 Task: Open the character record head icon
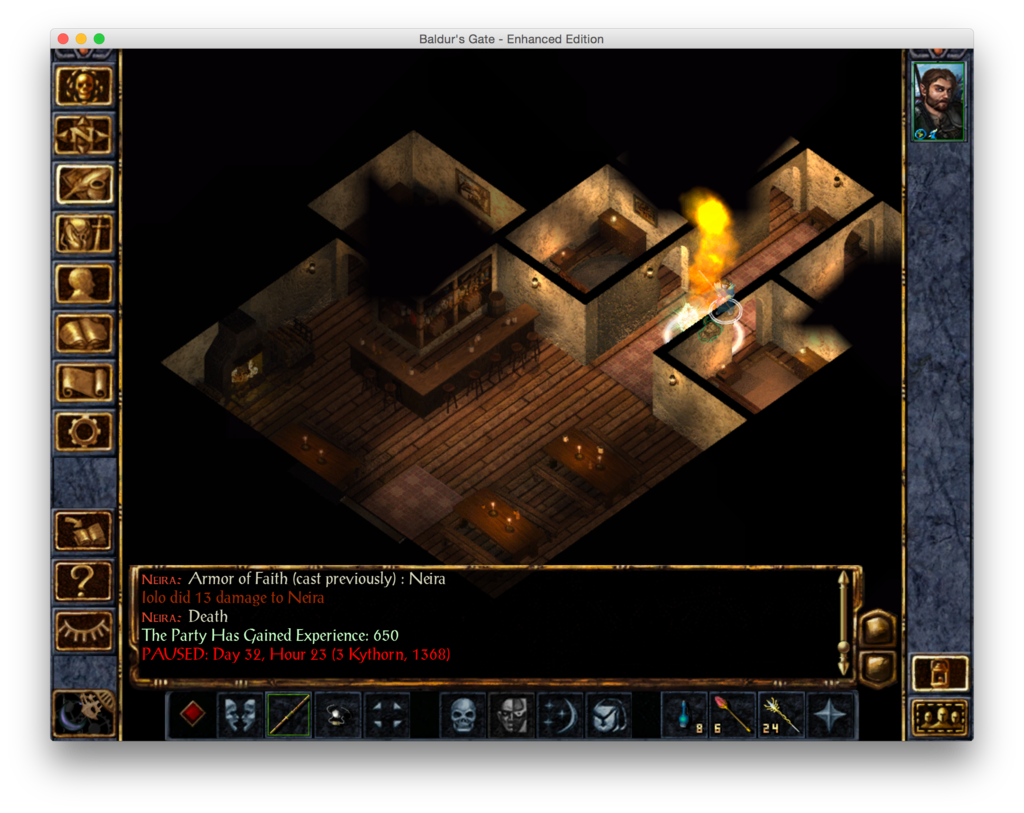coord(84,283)
